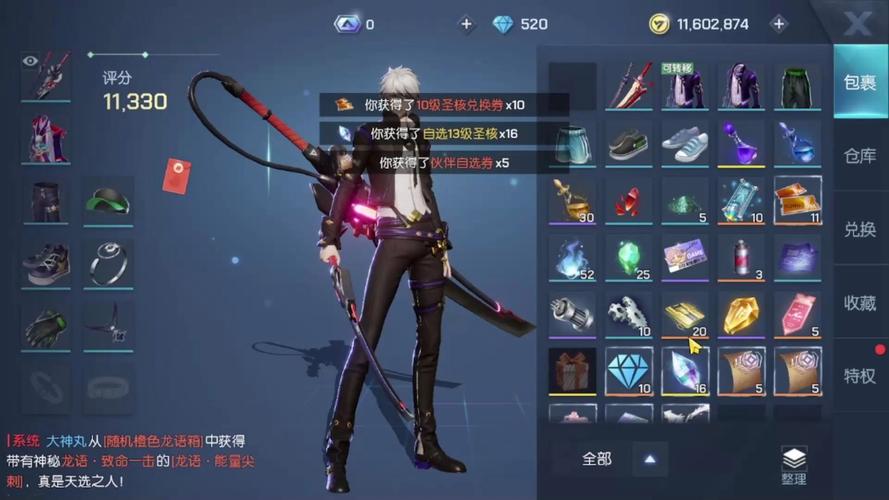Select the red gift box item
889x500 pixels.
[573, 370]
